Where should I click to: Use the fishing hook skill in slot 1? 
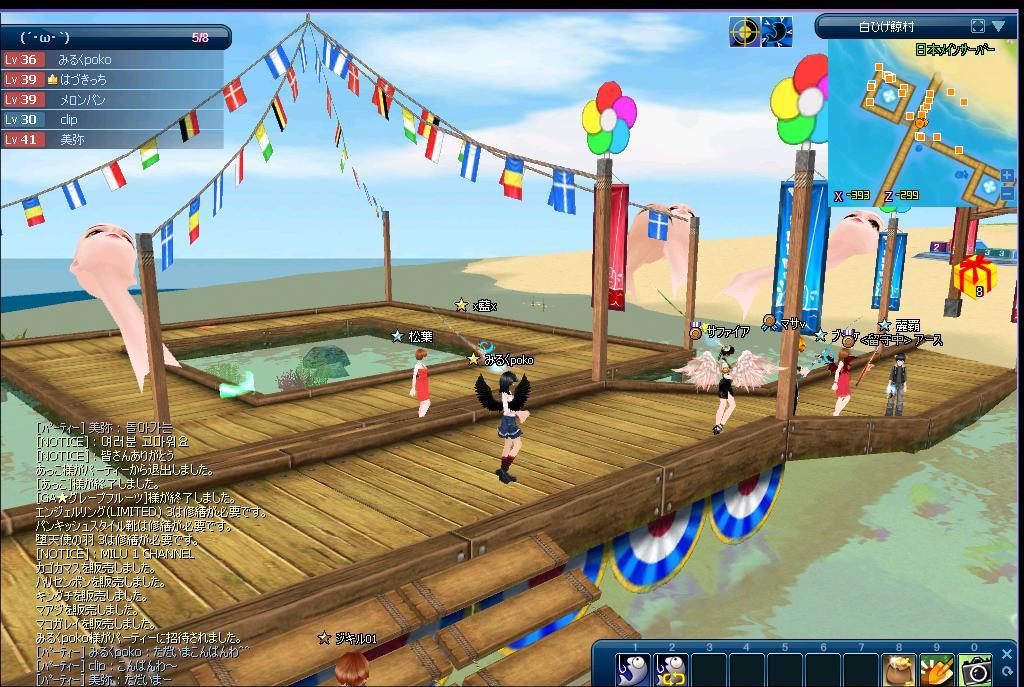(633, 670)
